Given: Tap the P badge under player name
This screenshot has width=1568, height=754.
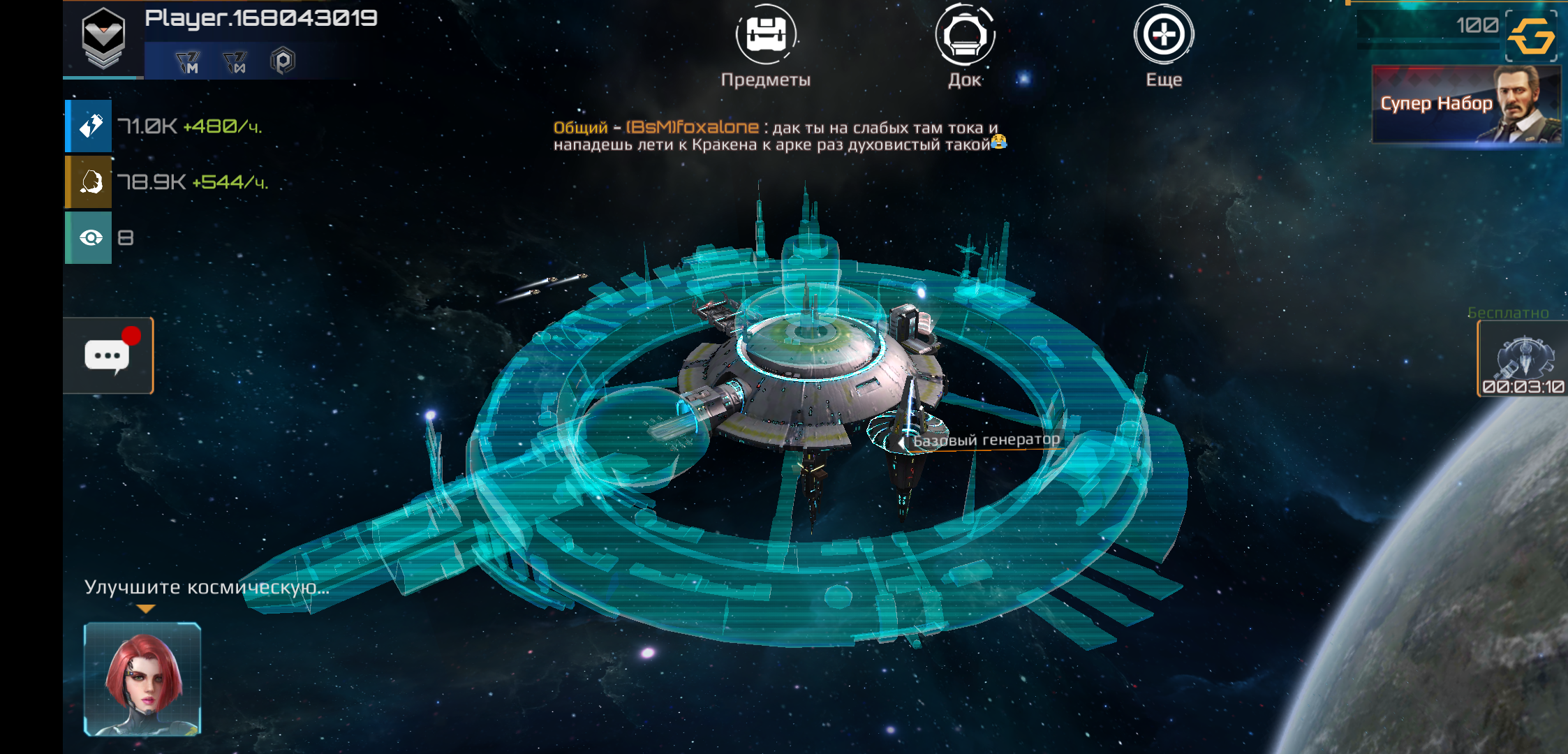Looking at the screenshot, I should (283, 61).
